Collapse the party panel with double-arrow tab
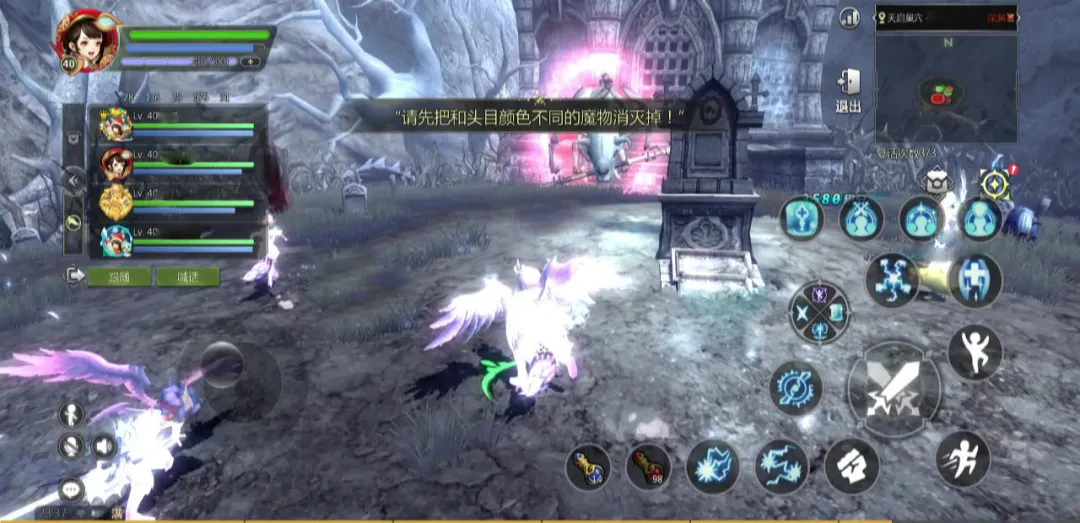The height and width of the screenshot is (523, 1080). [x=73, y=180]
